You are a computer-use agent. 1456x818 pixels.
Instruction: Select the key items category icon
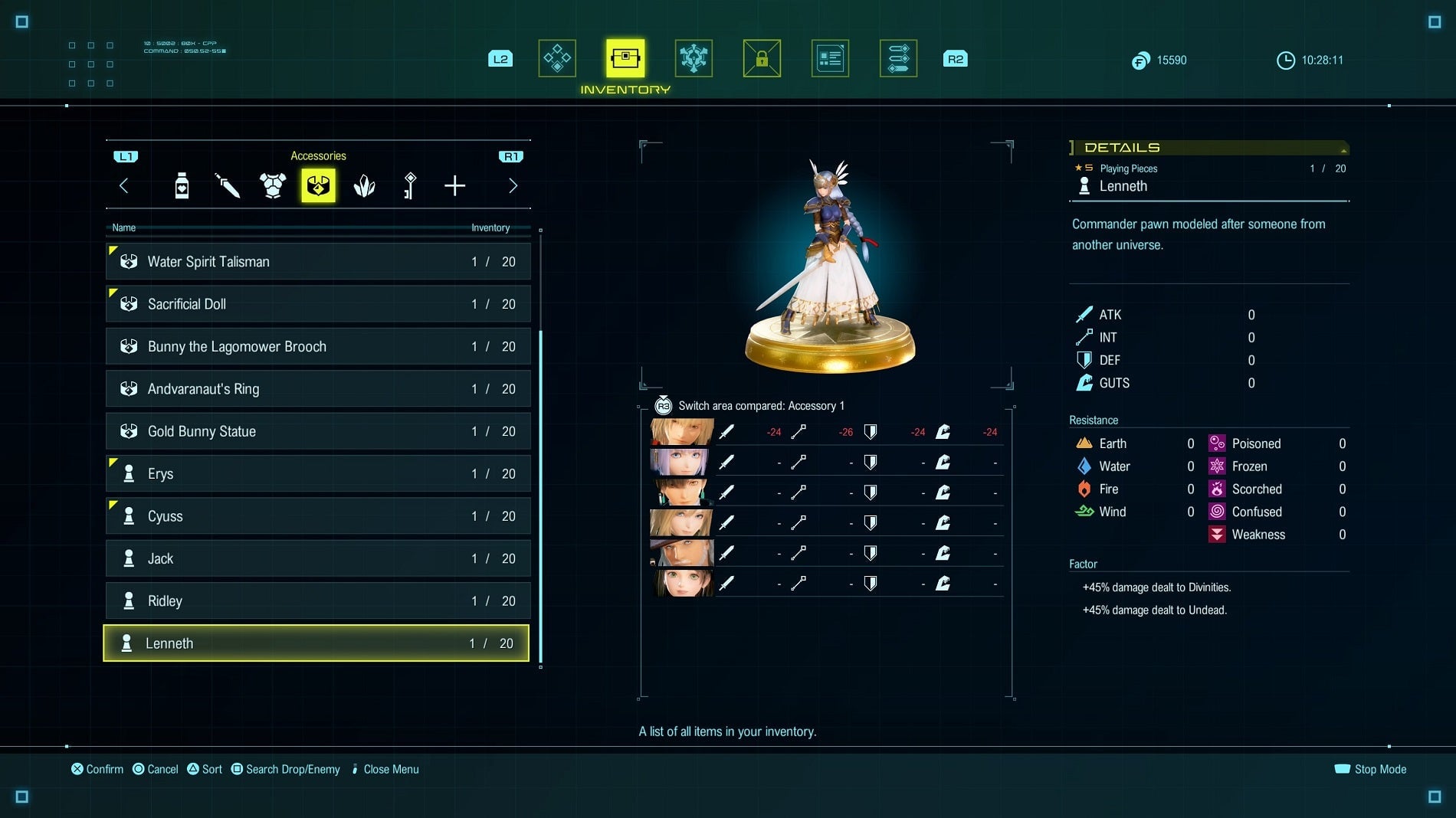click(x=409, y=185)
